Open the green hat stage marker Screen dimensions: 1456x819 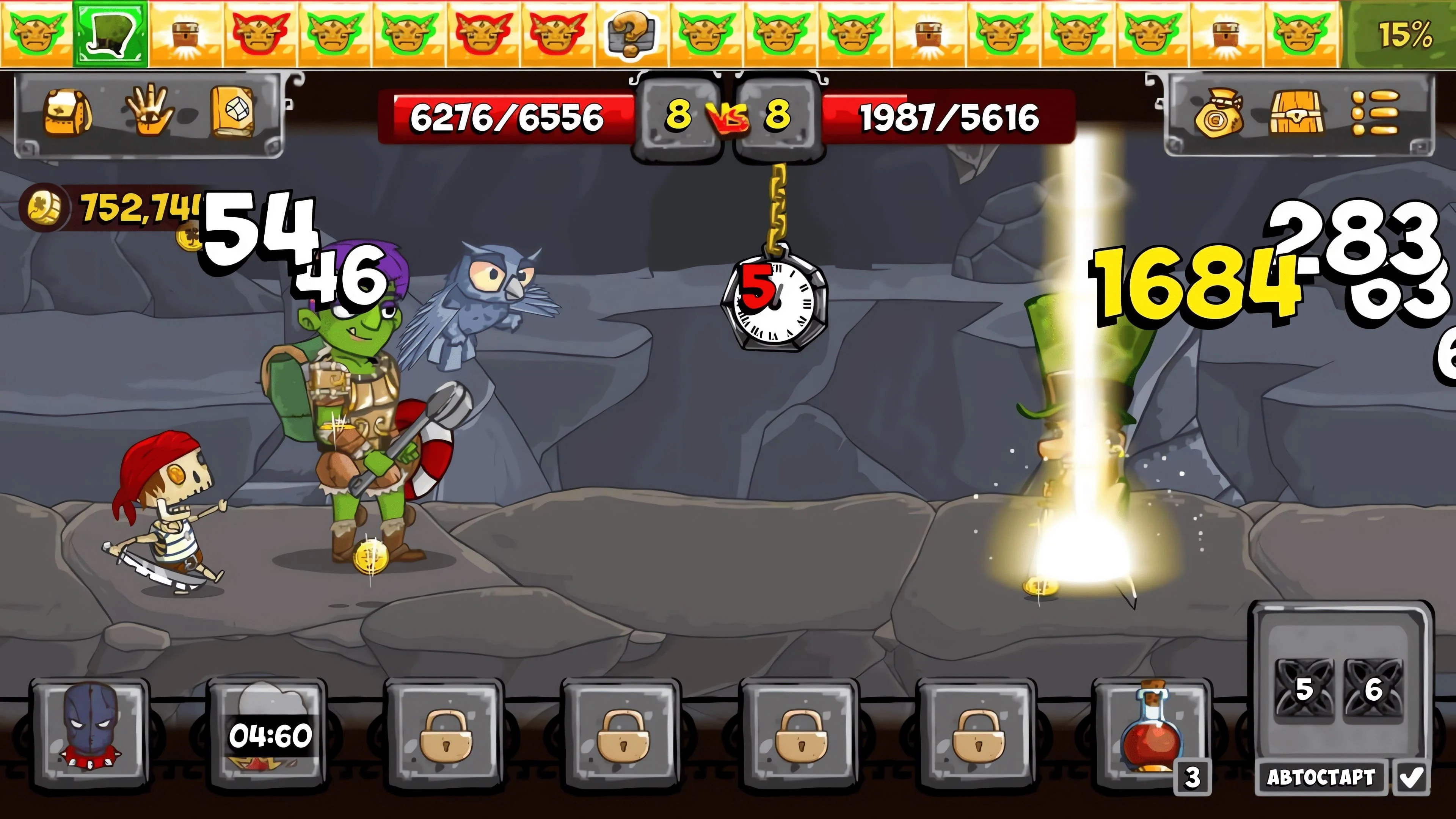110,33
